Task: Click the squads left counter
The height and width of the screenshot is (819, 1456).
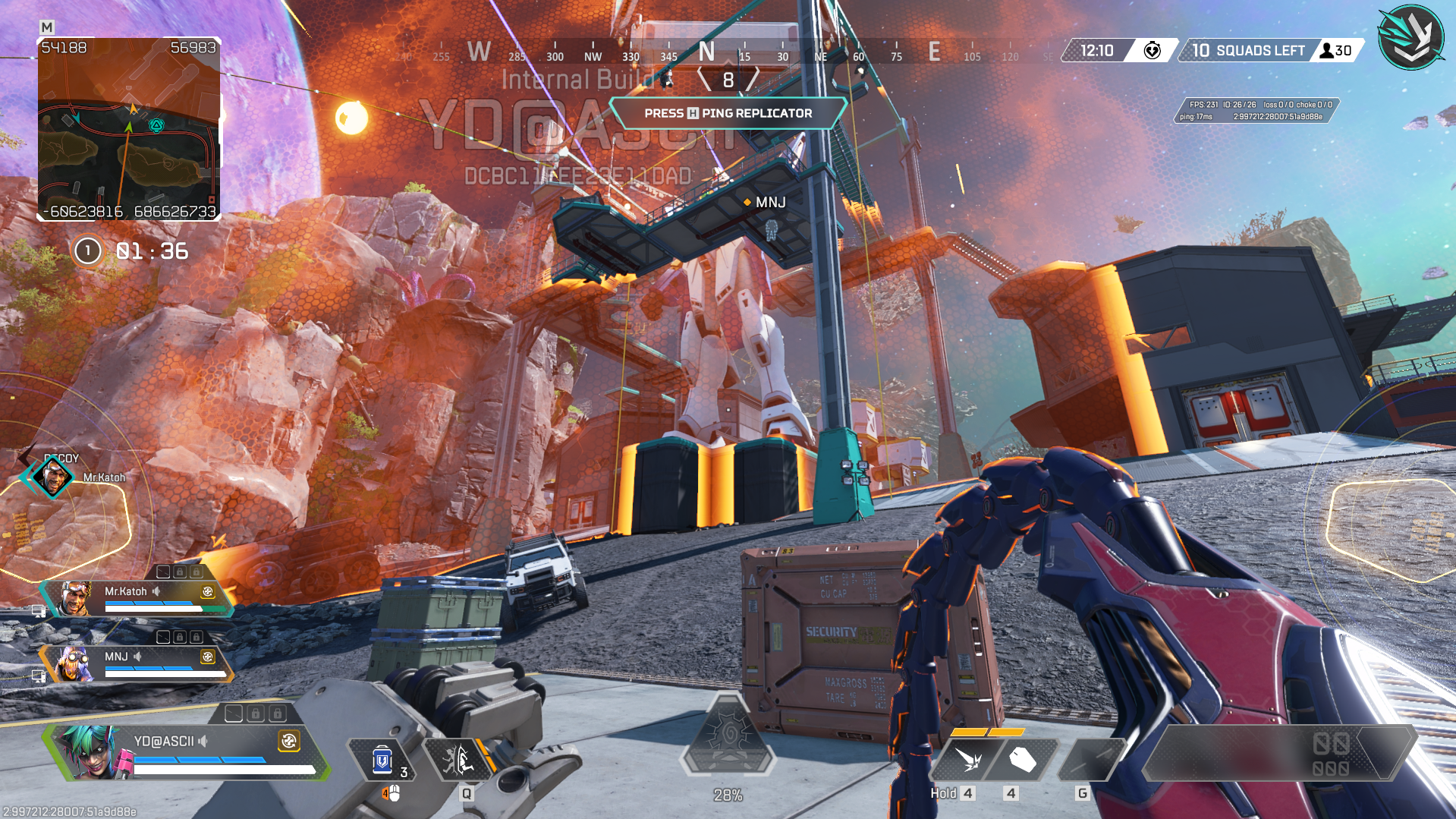Action: click(x=1248, y=51)
